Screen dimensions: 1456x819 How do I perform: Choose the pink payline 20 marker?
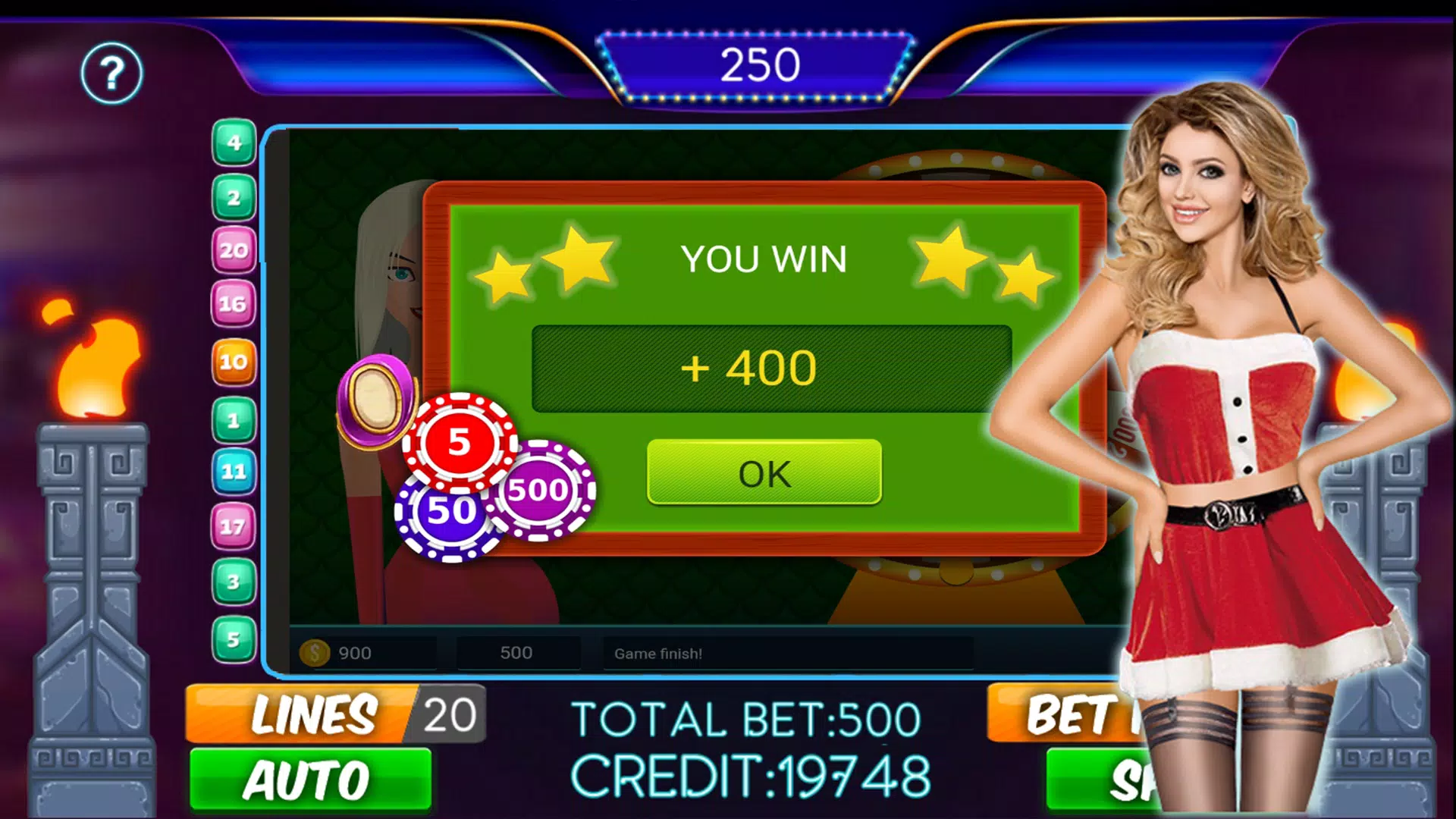click(234, 250)
